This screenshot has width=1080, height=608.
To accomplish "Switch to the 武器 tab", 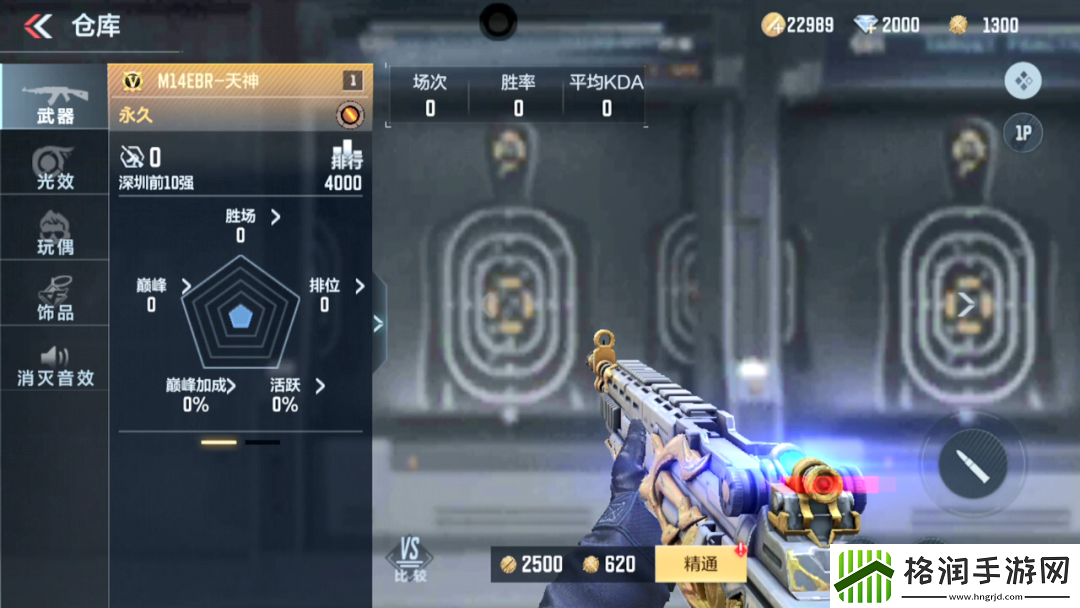I will (x=54, y=98).
